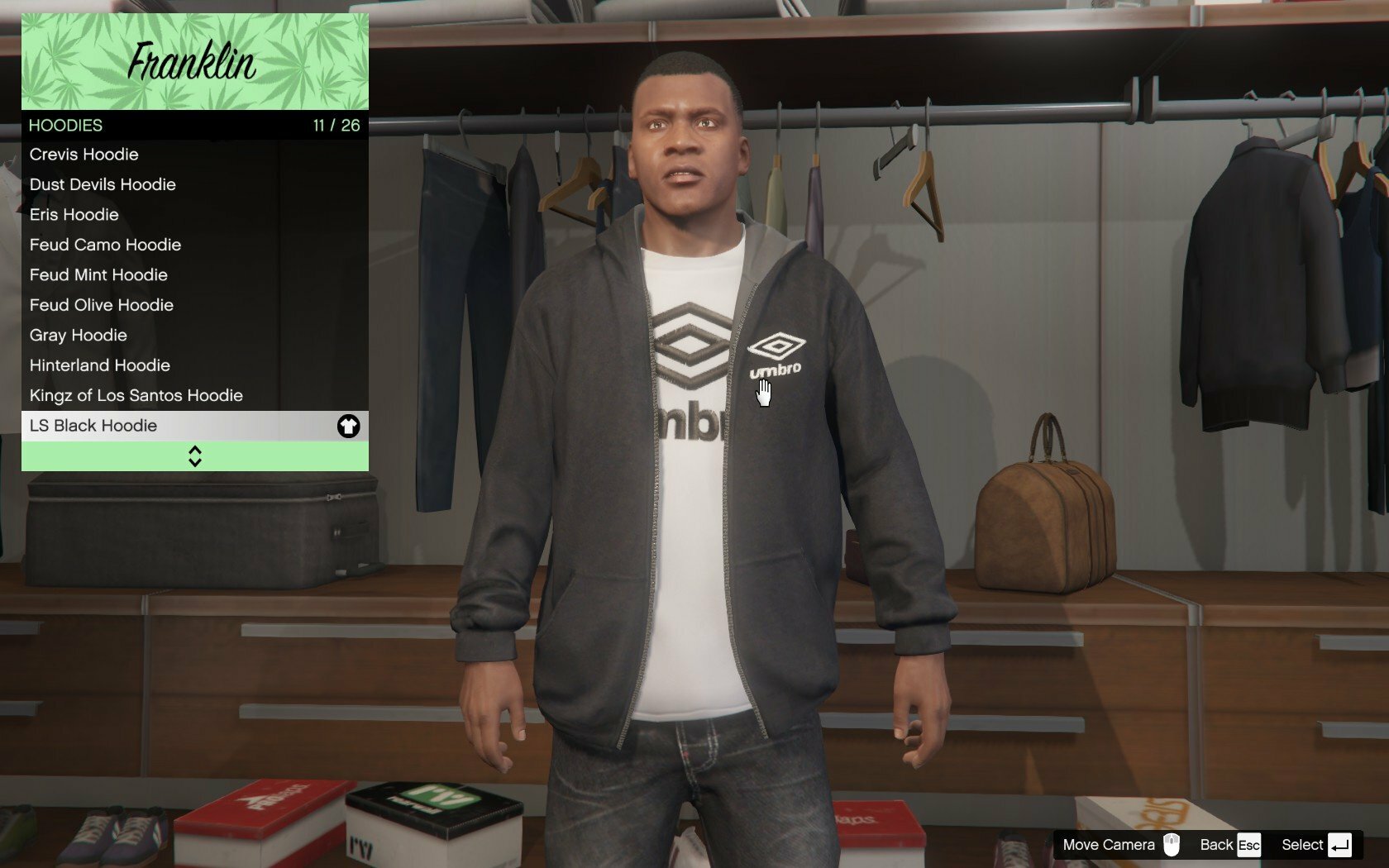Select the Crevis Hoodie entry

coord(194,155)
